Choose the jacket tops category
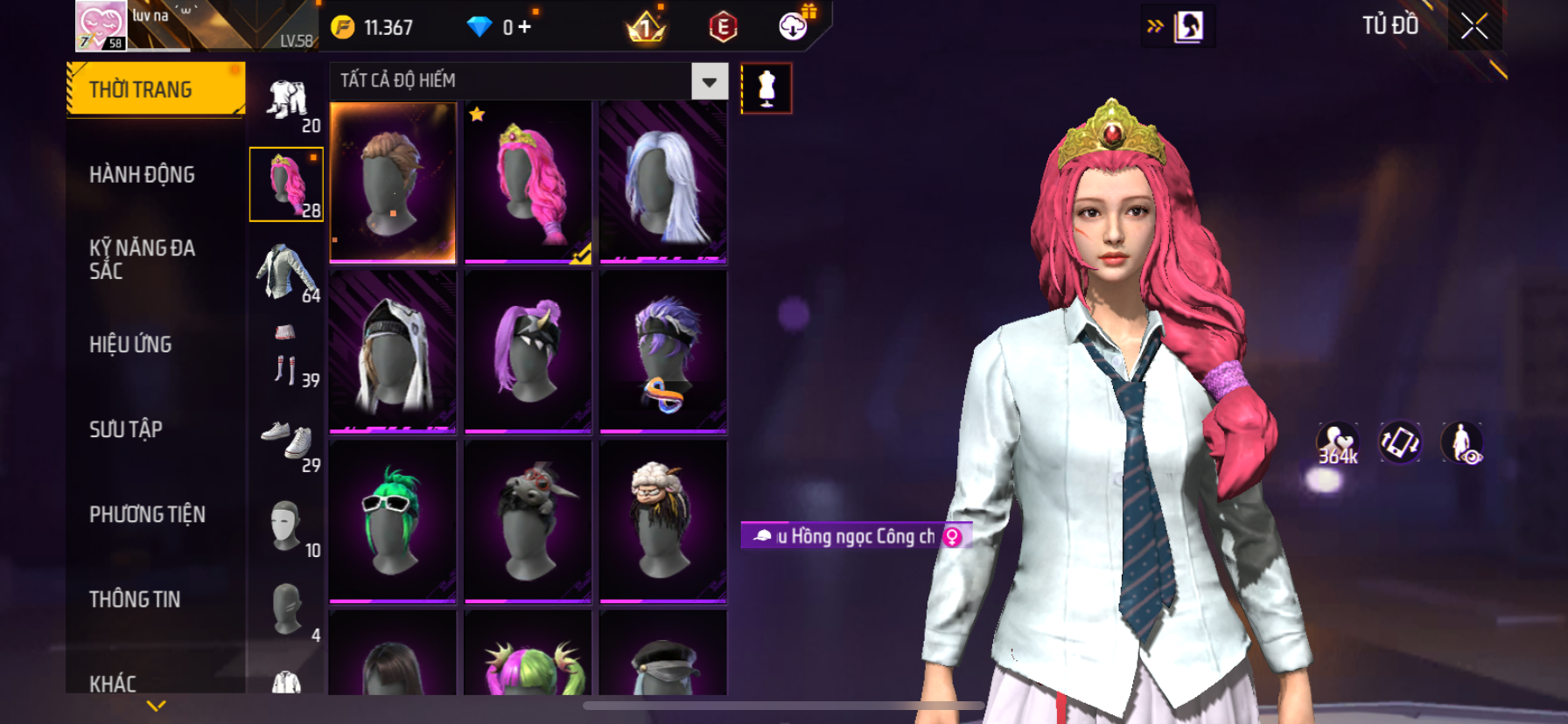 click(x=285, y=271)
